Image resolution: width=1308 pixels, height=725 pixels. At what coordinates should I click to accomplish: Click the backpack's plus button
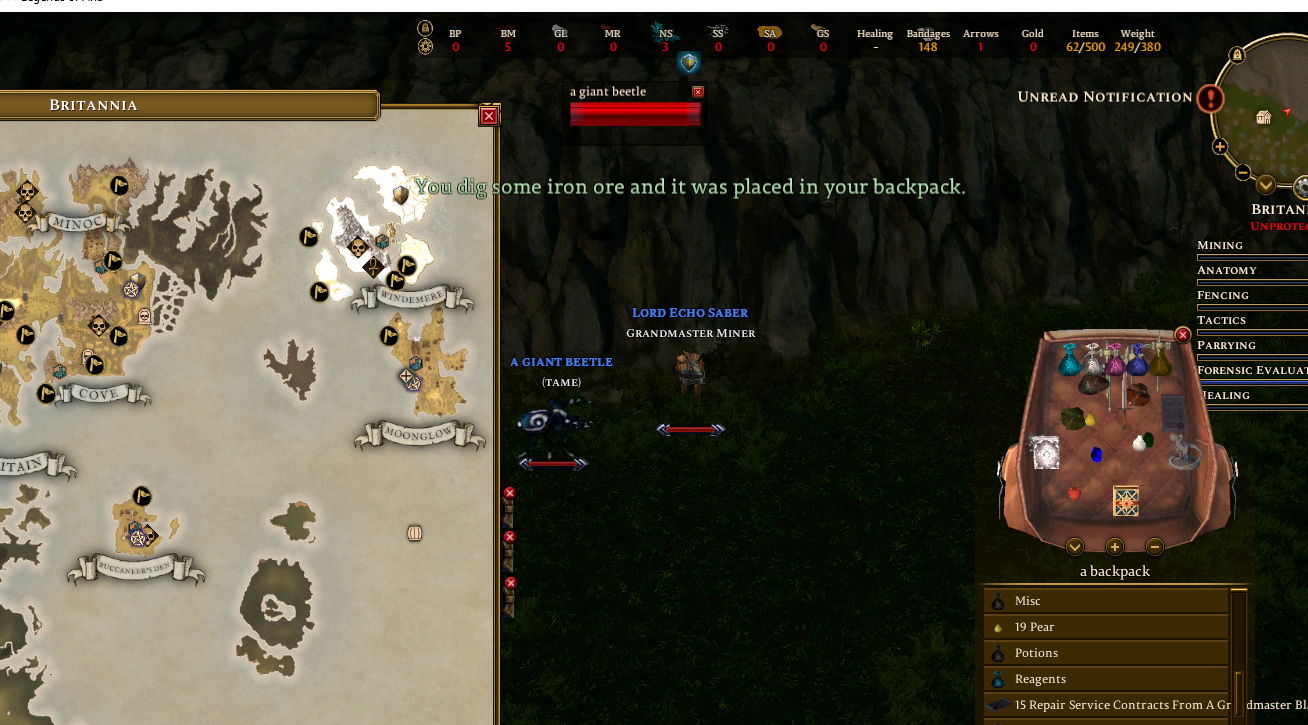click(1115, 546)
